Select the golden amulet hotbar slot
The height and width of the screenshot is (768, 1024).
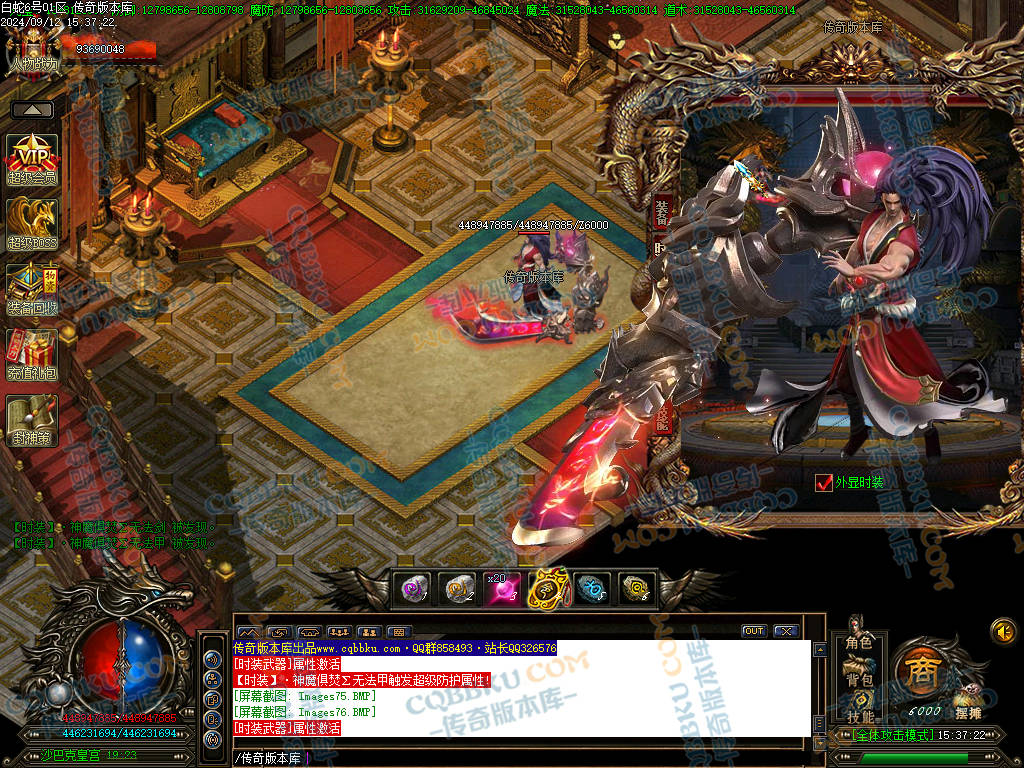(x=548, y=589)
